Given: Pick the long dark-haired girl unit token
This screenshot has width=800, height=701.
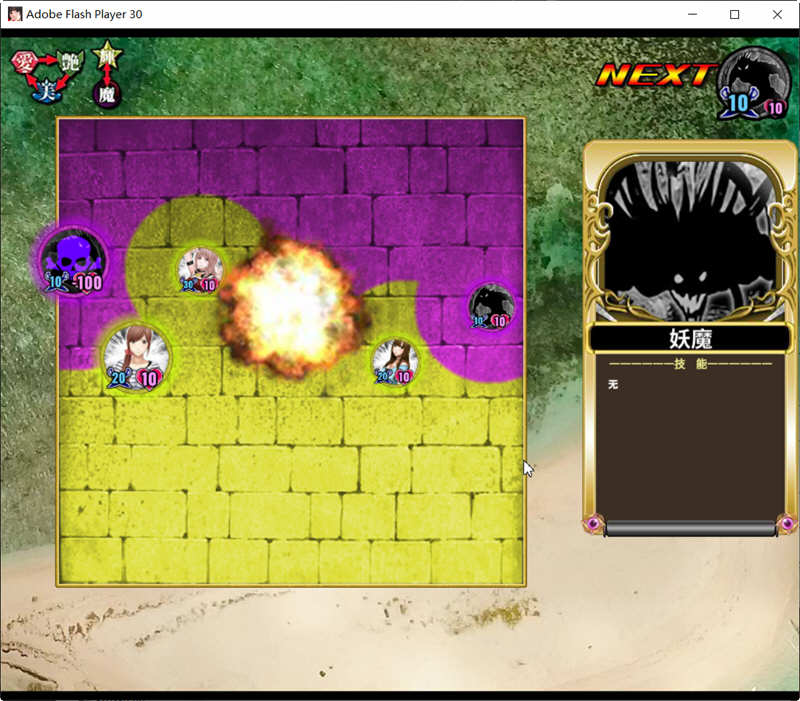Looking at the screenshot, I should pyautogui.click(x=395, y=361).
